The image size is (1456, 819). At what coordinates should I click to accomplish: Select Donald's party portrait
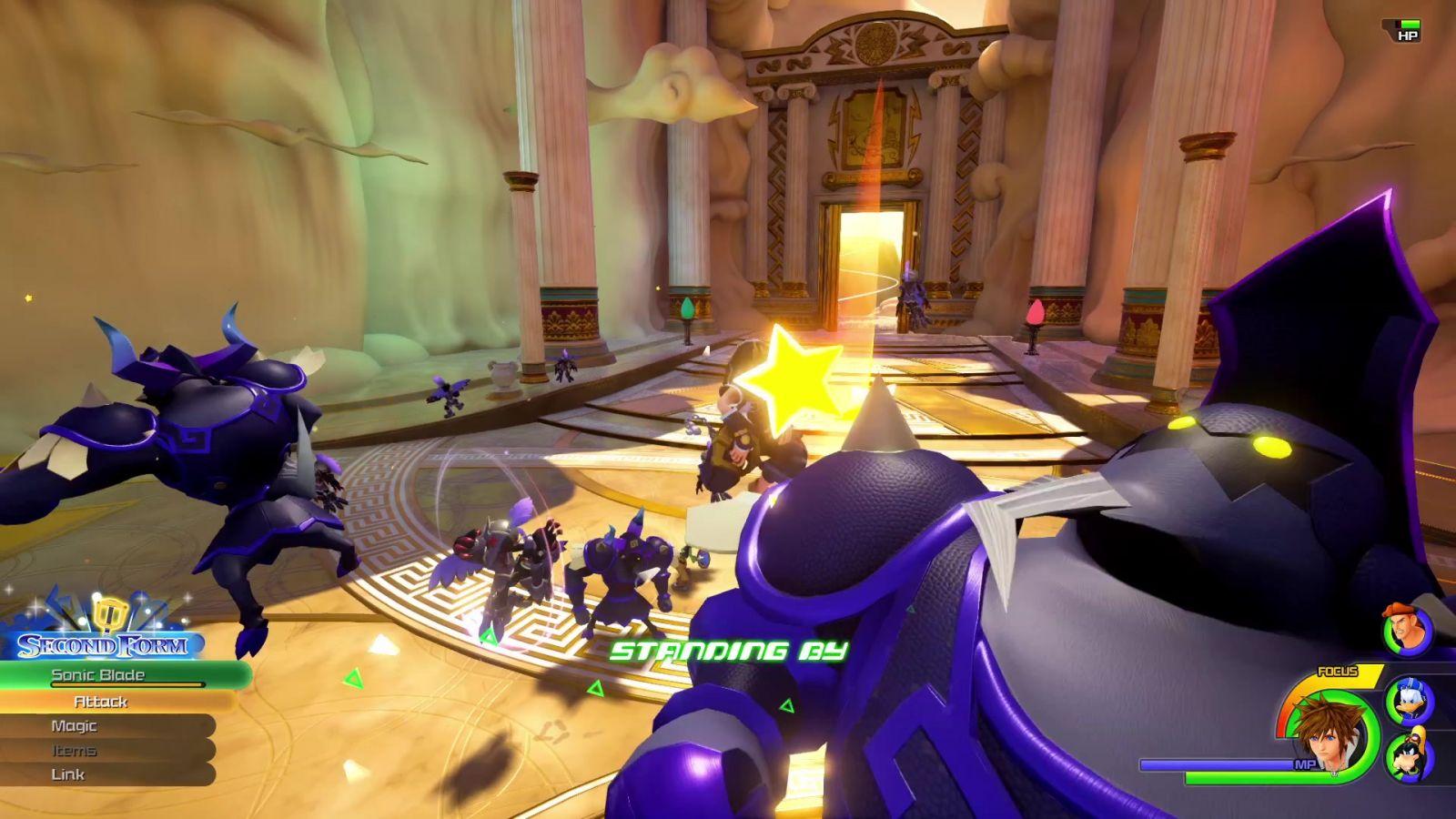coord(1408,701)
